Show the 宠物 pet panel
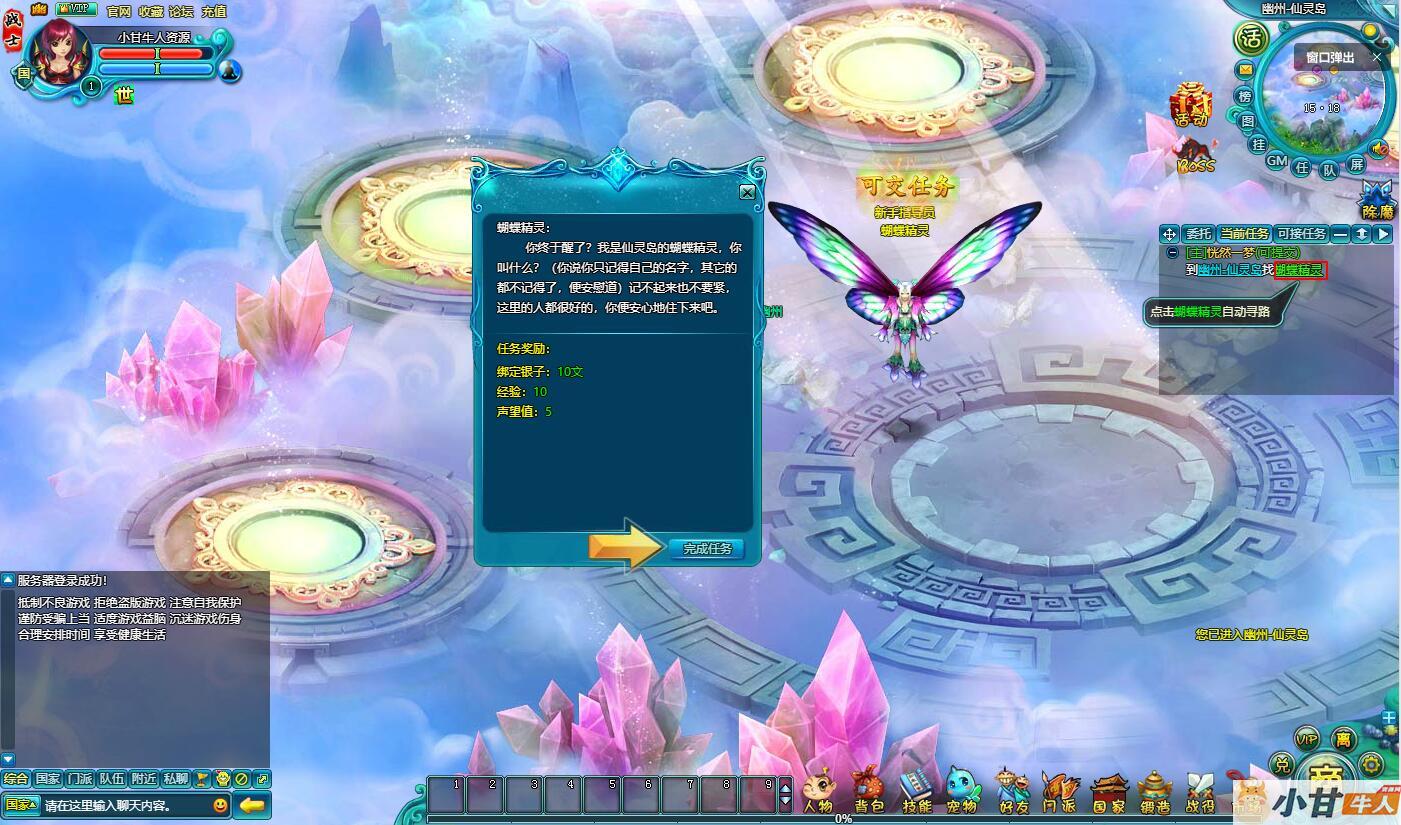Image resolution: width=1401 pixels, height=825 pixels. 962,788
